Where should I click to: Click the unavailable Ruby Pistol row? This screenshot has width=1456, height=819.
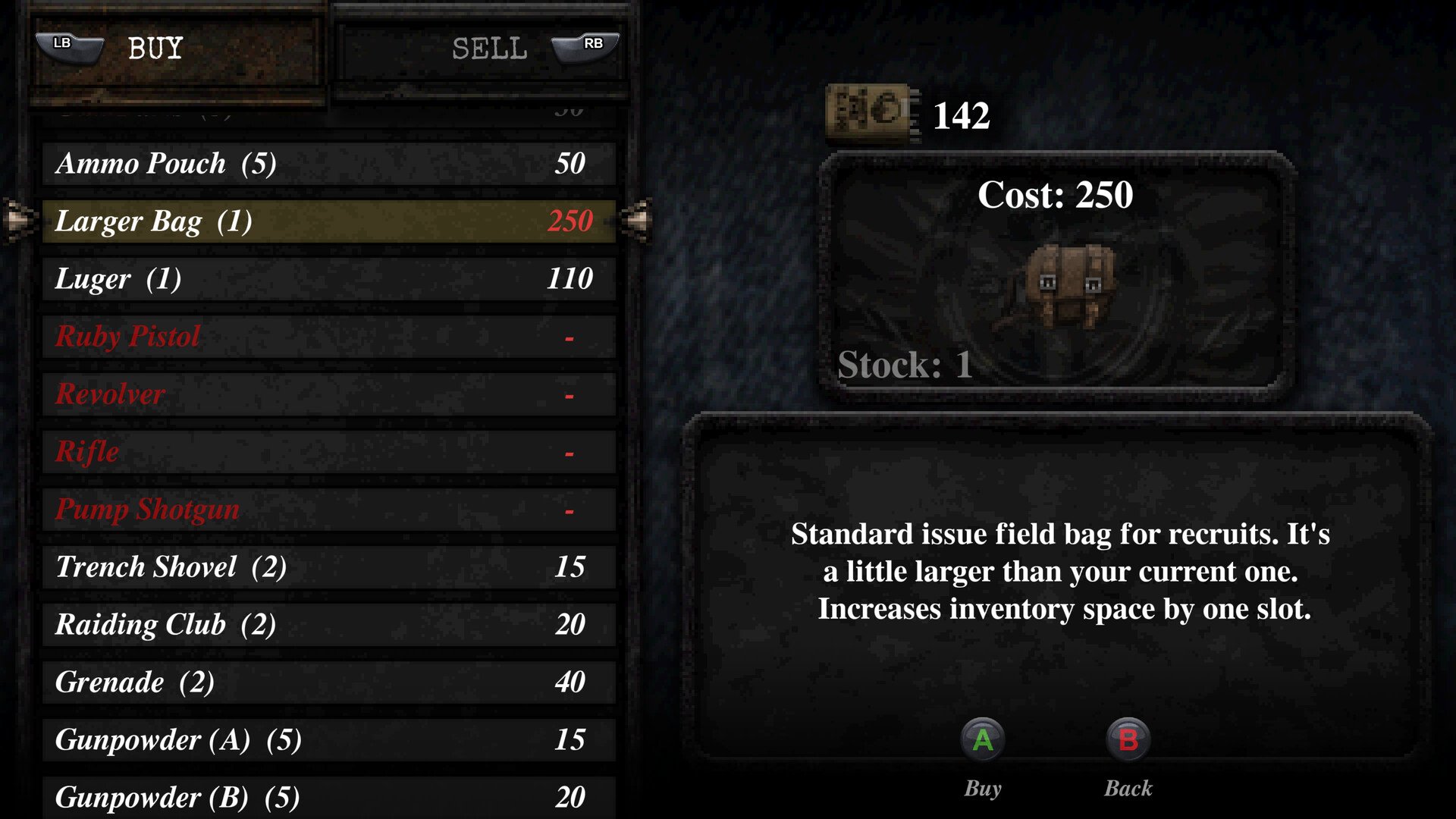(328, 337)
